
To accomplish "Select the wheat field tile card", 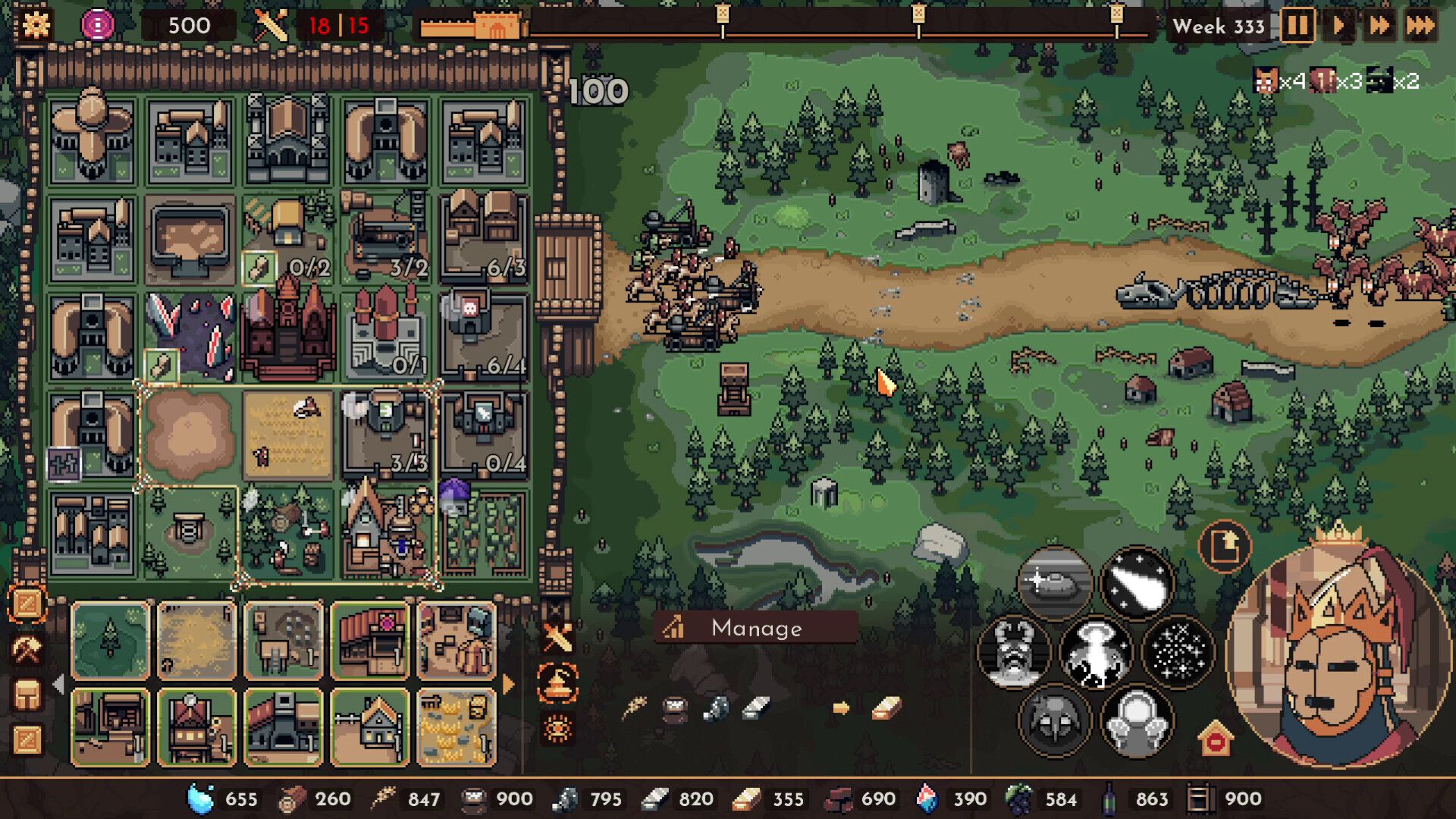I will pos(197,639).
